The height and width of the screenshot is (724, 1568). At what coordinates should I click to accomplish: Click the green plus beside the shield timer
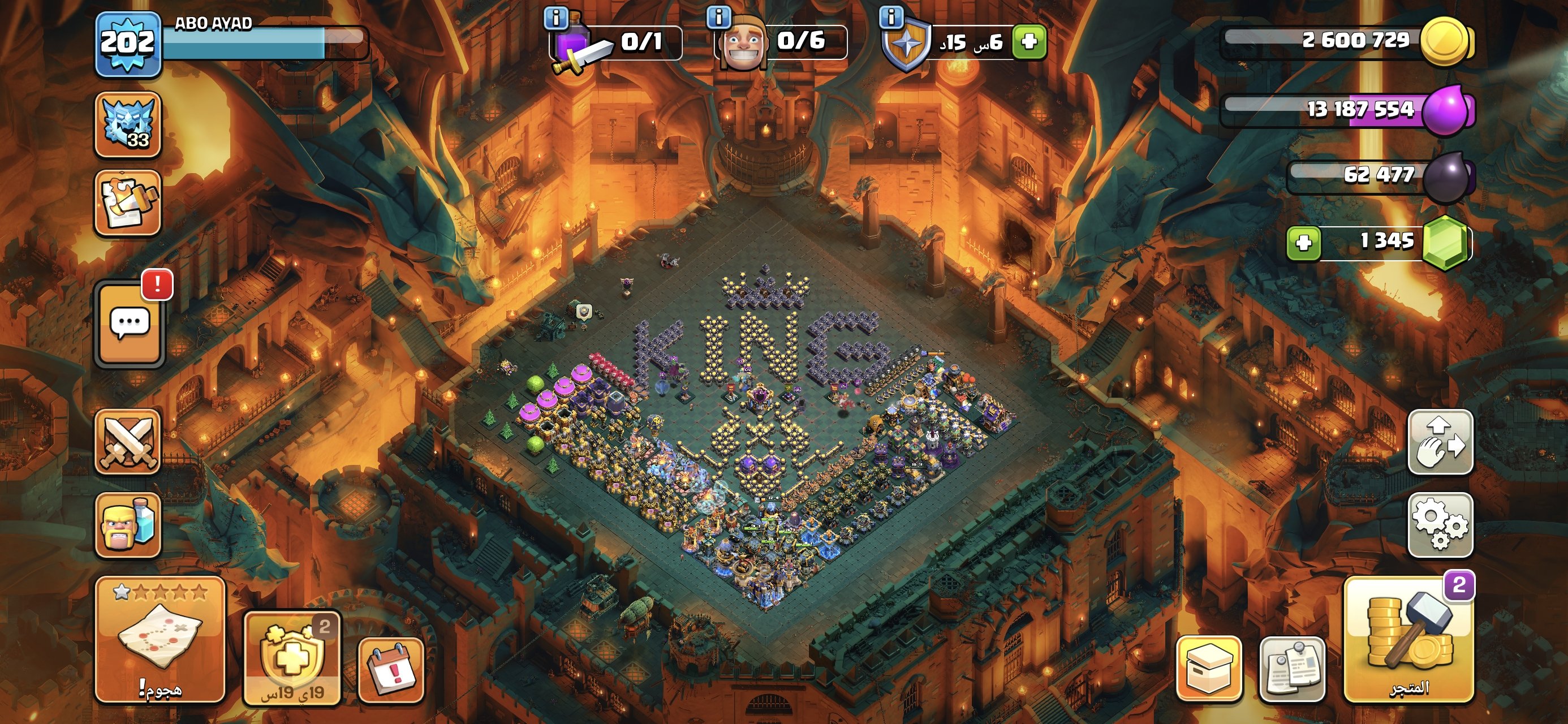tap(1029, 41)
